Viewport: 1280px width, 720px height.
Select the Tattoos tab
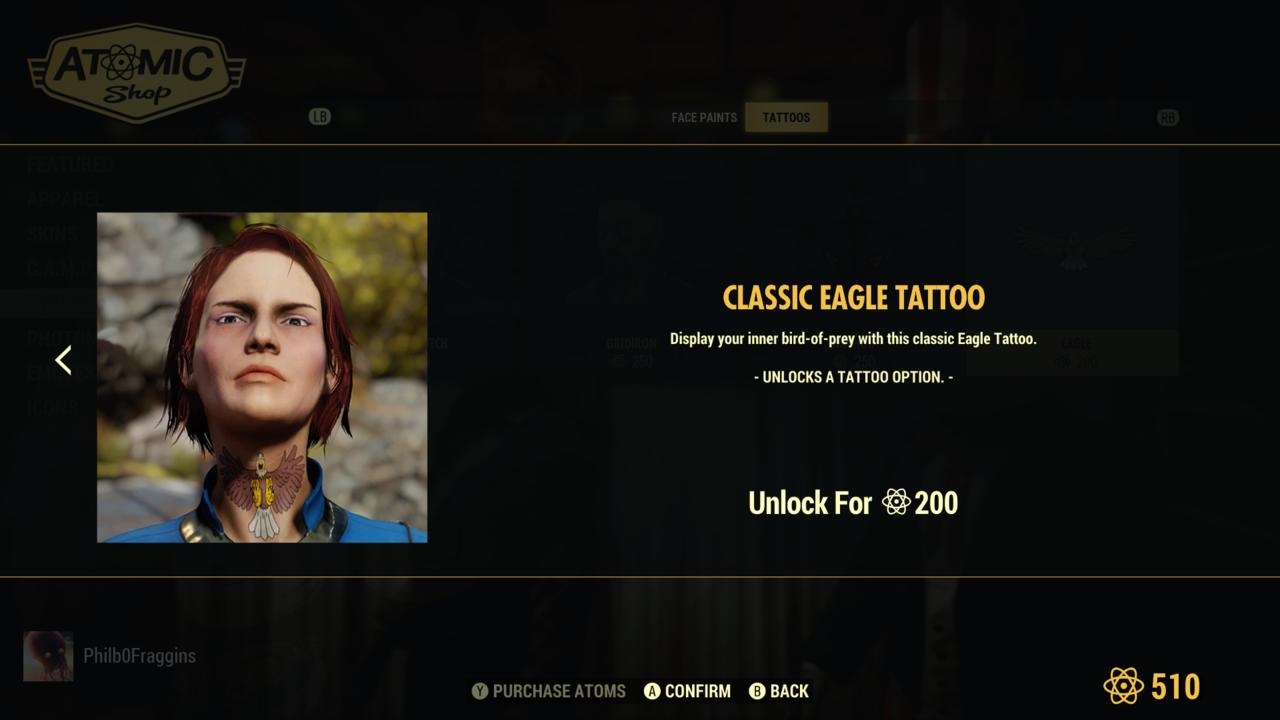coord(786,117)
